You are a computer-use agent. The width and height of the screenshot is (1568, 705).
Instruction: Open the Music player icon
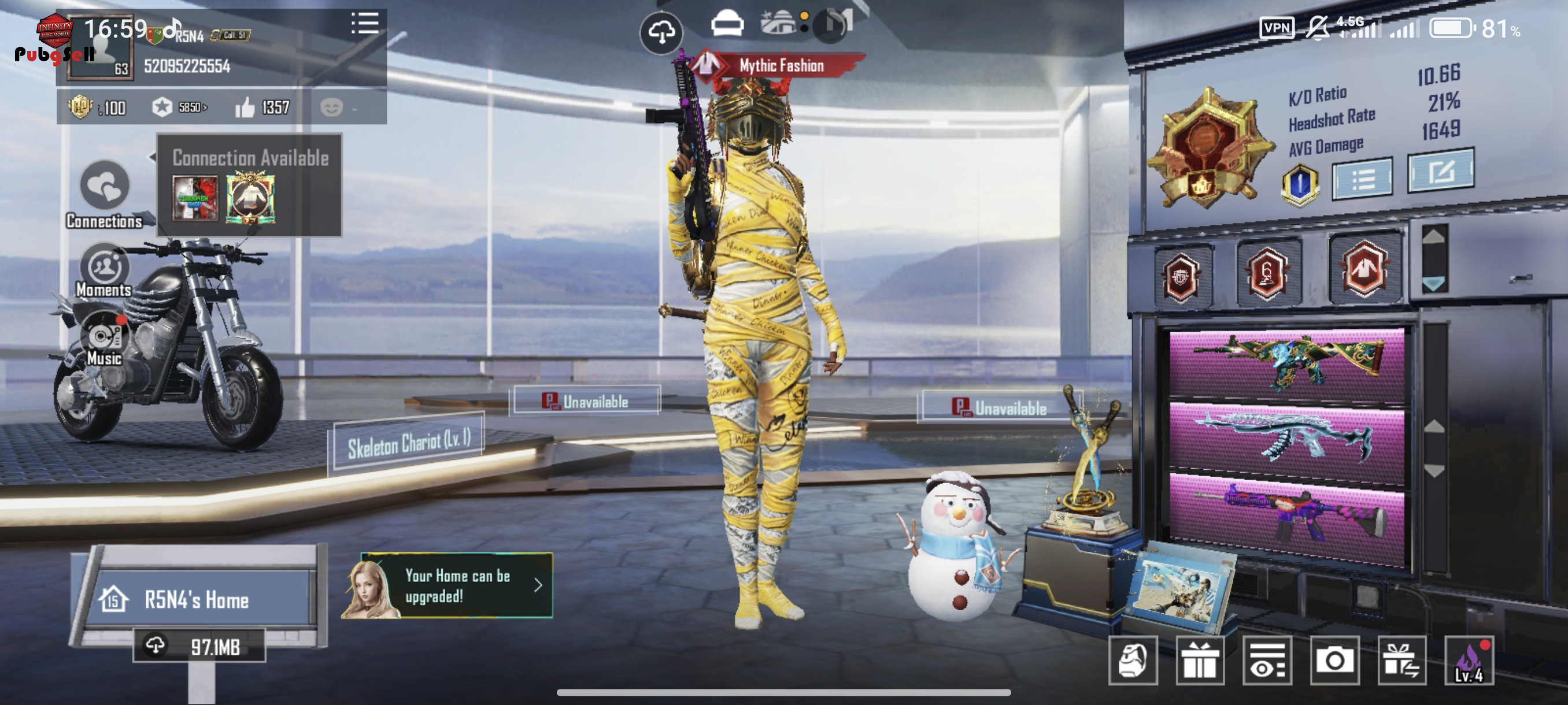tap(104, 336)
